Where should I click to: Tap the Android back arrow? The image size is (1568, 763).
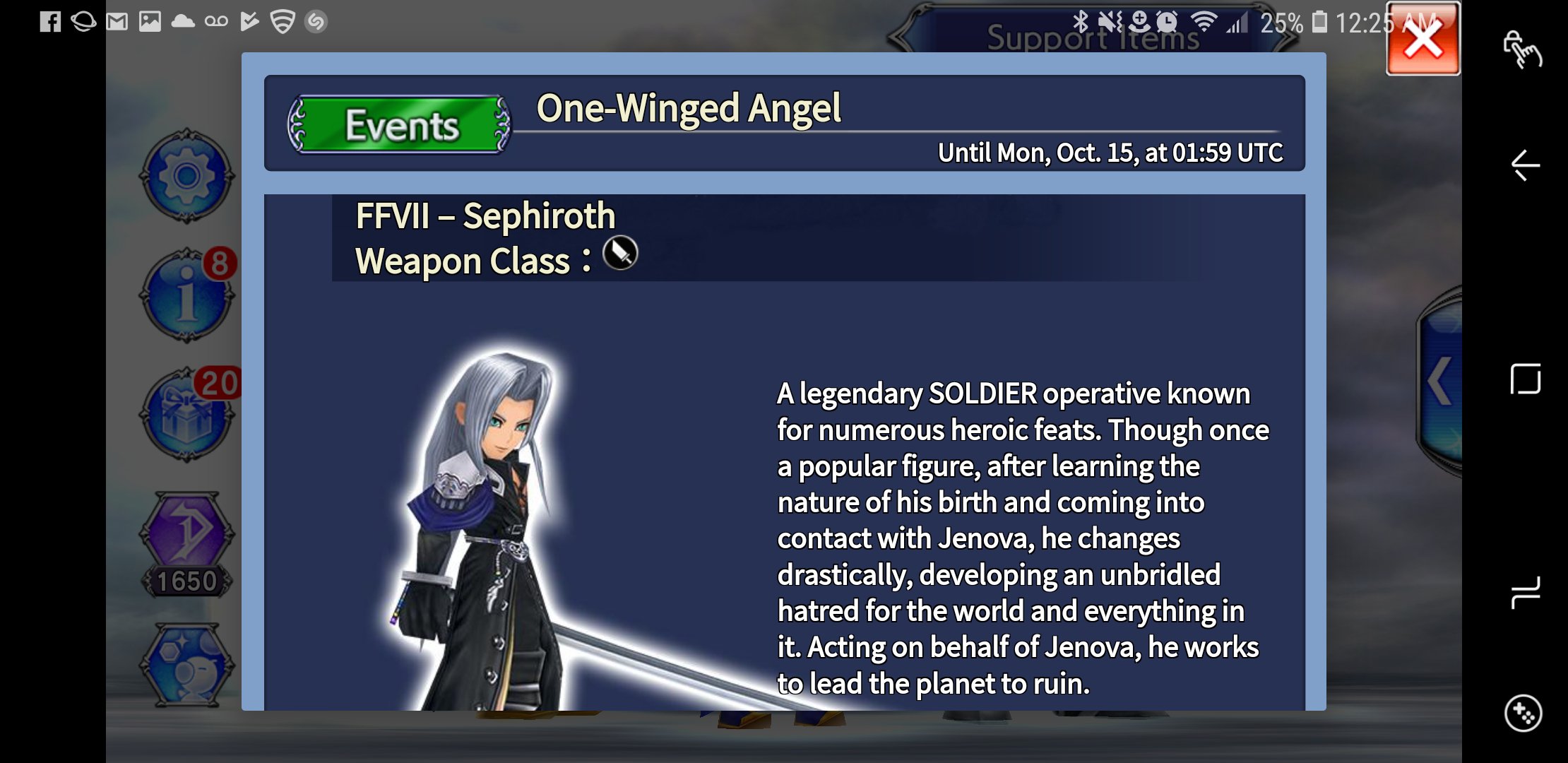pos(1525,166)
